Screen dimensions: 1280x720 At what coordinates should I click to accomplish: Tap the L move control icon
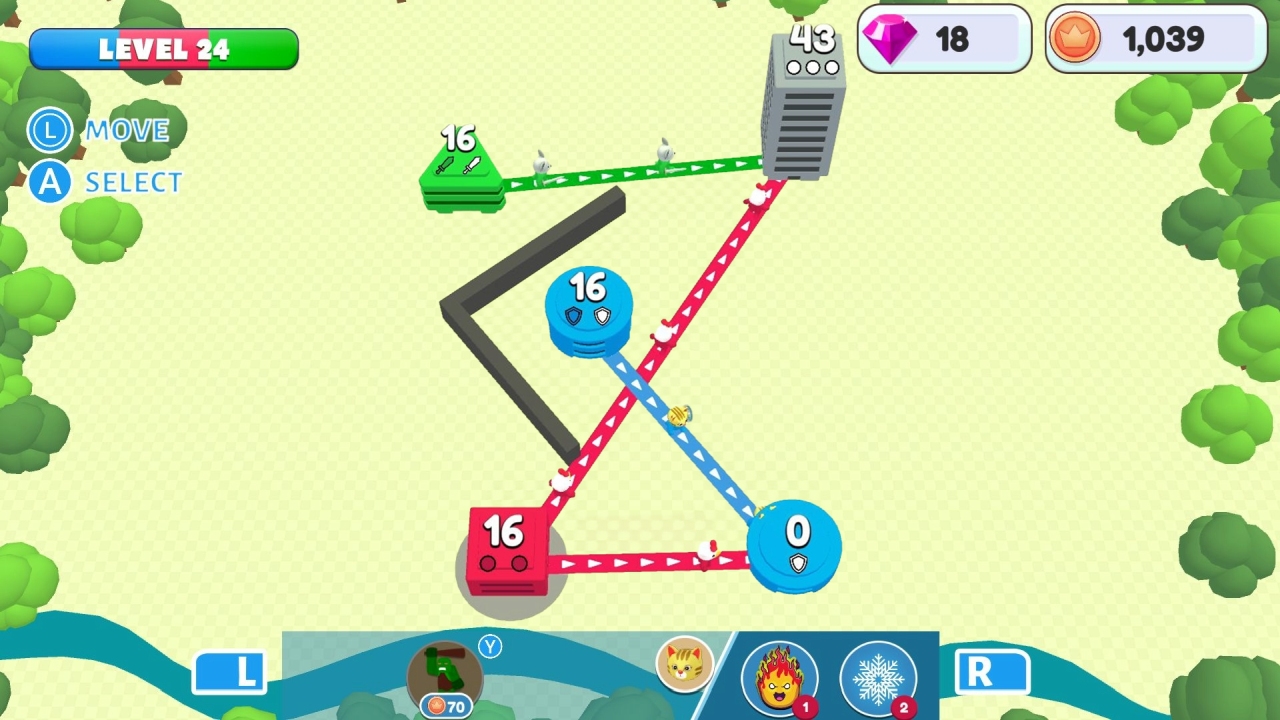tap(49, 131)
